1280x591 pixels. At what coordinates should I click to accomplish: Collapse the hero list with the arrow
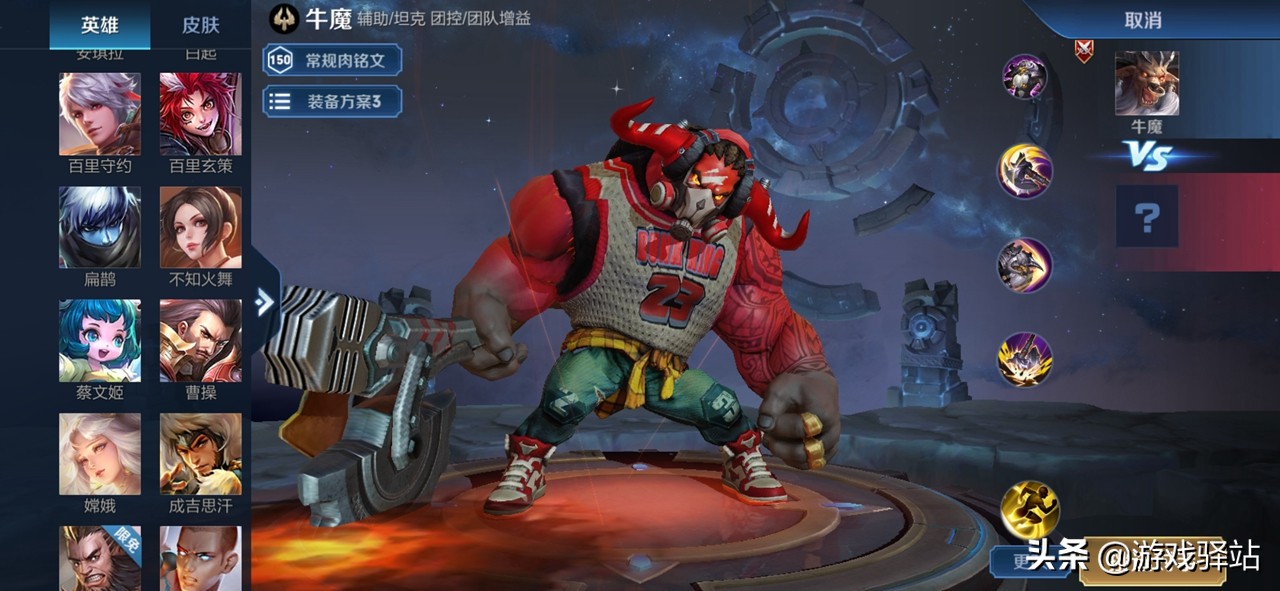click(265, 301)
